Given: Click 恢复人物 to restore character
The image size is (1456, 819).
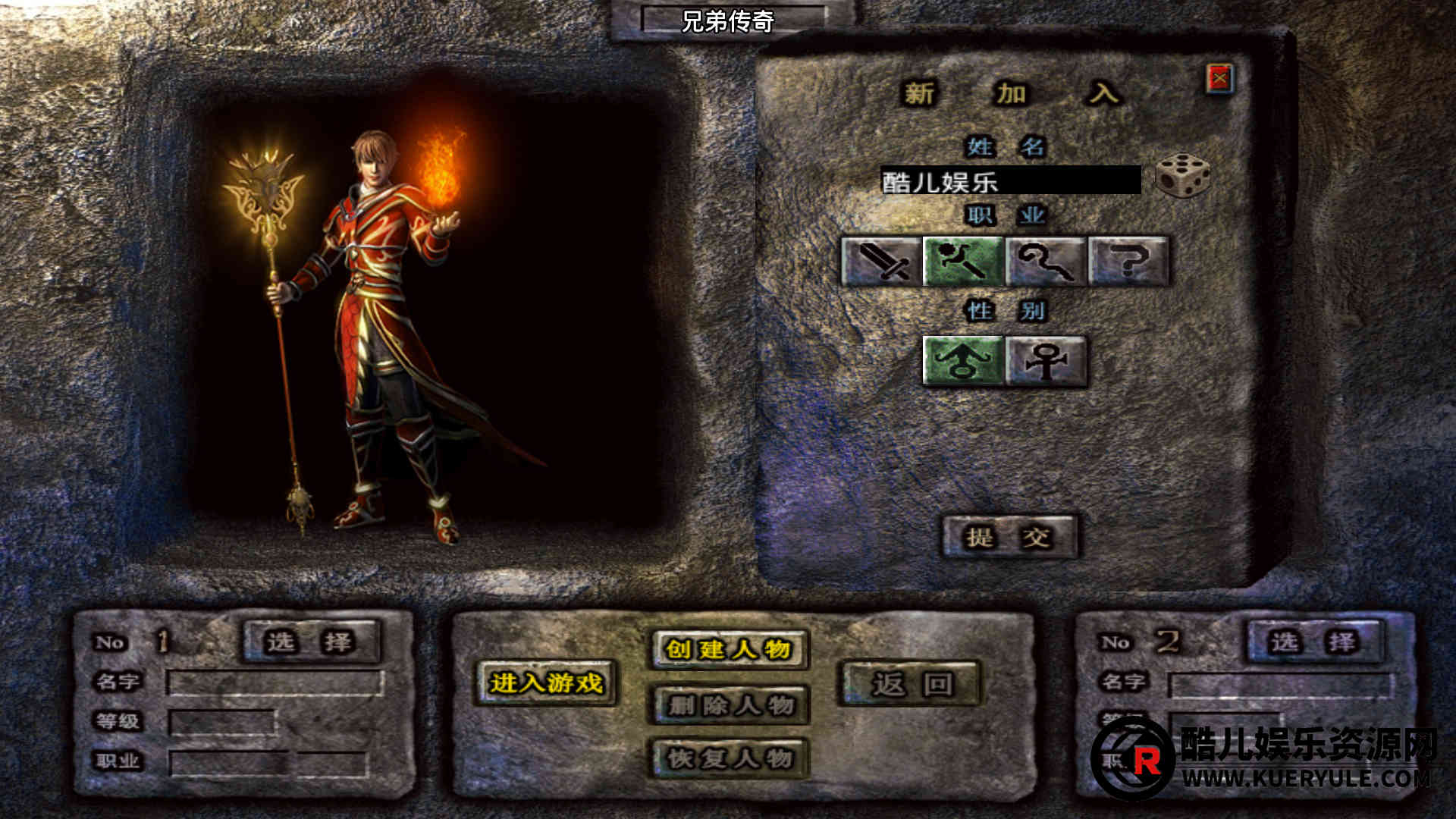Looking at the screenshot, I should [730, 758].
